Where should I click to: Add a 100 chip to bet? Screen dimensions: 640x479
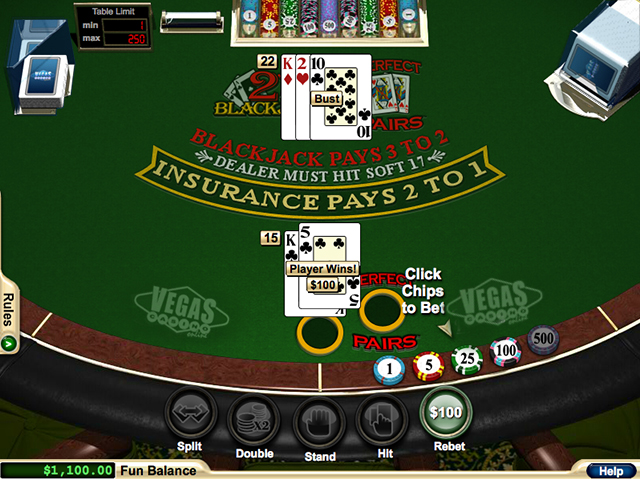pos(505,351)
